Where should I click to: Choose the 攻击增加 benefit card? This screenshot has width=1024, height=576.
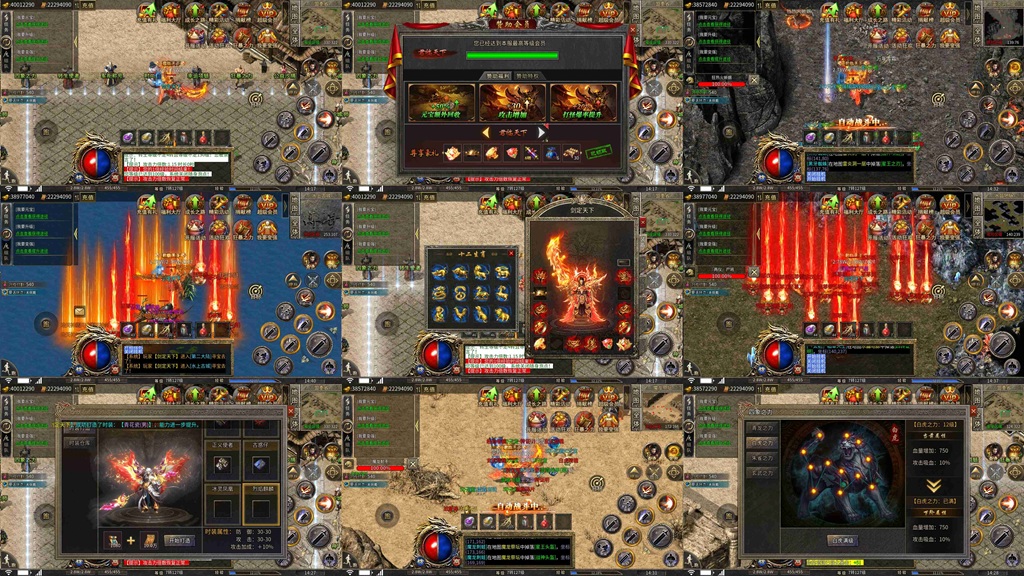pyautogui.click(x=512, y=104)
